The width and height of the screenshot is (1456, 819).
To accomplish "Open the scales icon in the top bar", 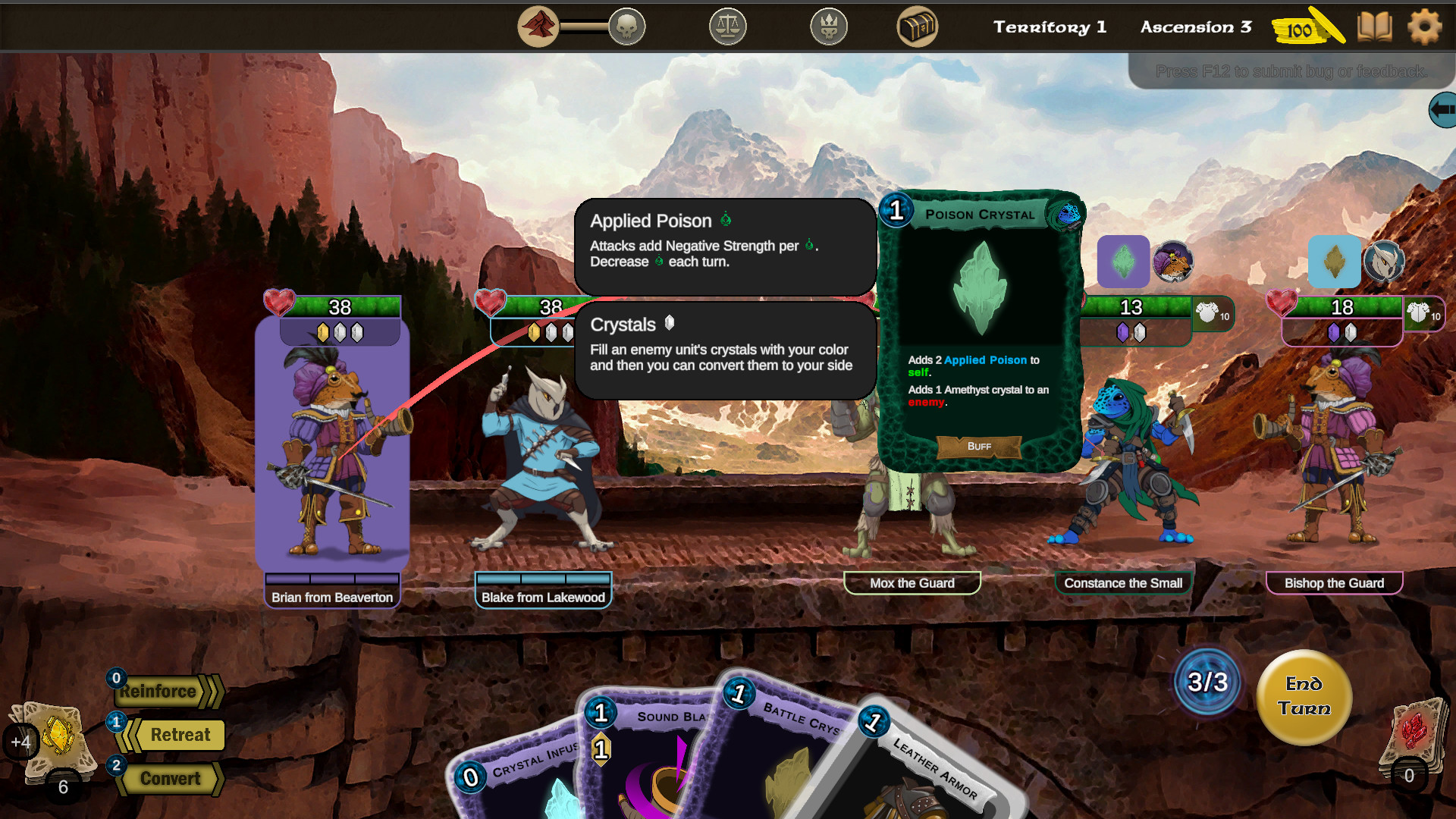I will click(x=727, y=26).
